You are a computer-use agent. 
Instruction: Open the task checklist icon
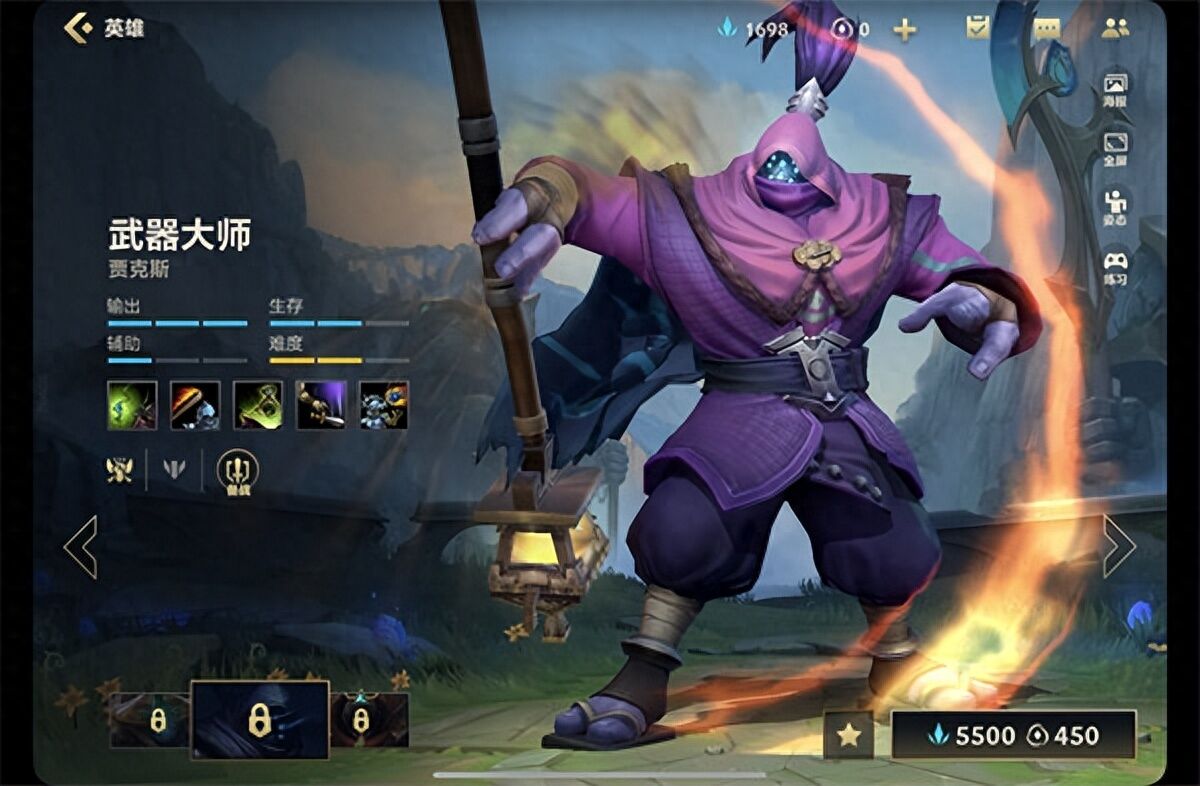point(977,28)
